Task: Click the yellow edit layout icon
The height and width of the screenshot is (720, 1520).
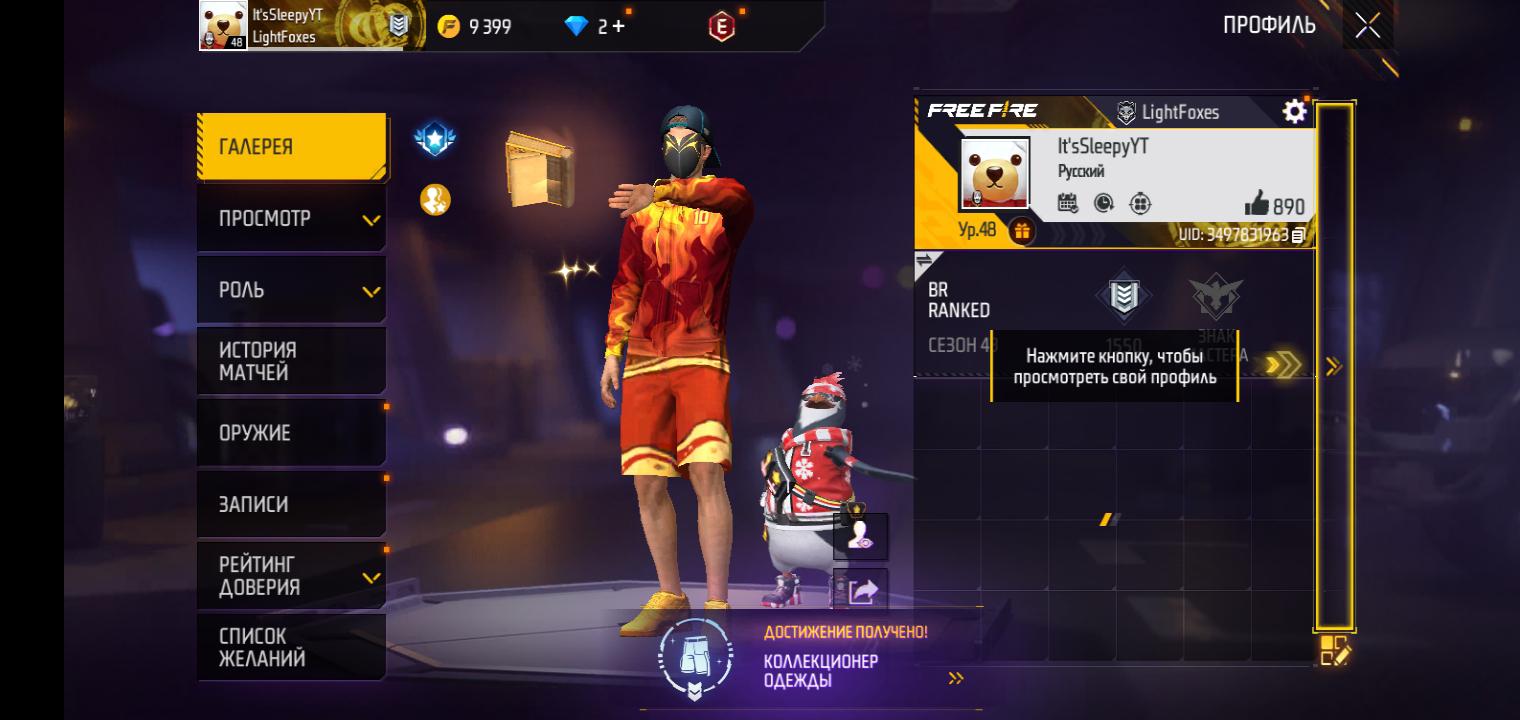Action: (1335, 651)
